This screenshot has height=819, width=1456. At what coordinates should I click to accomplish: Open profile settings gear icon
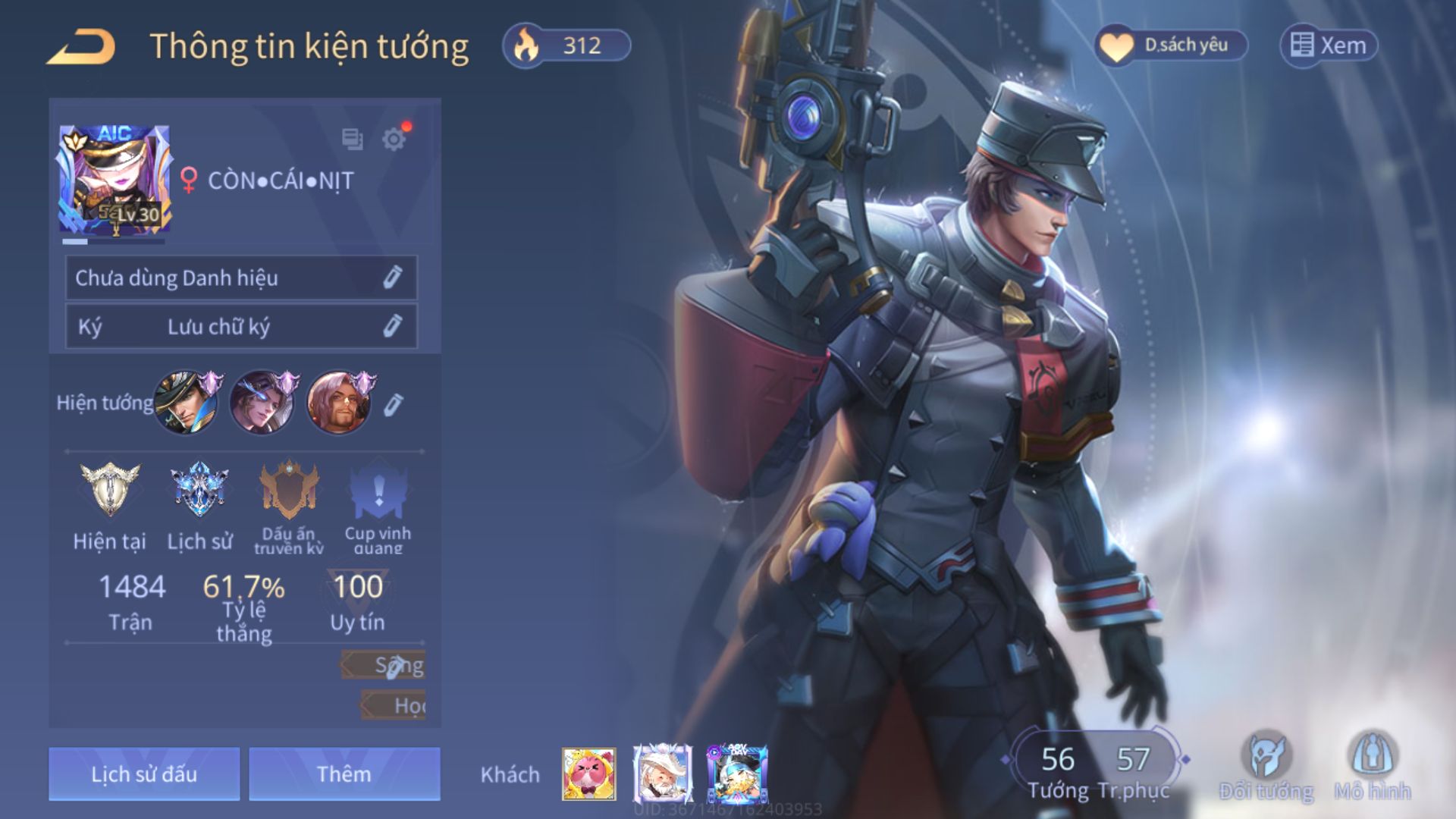coord(394,140)
